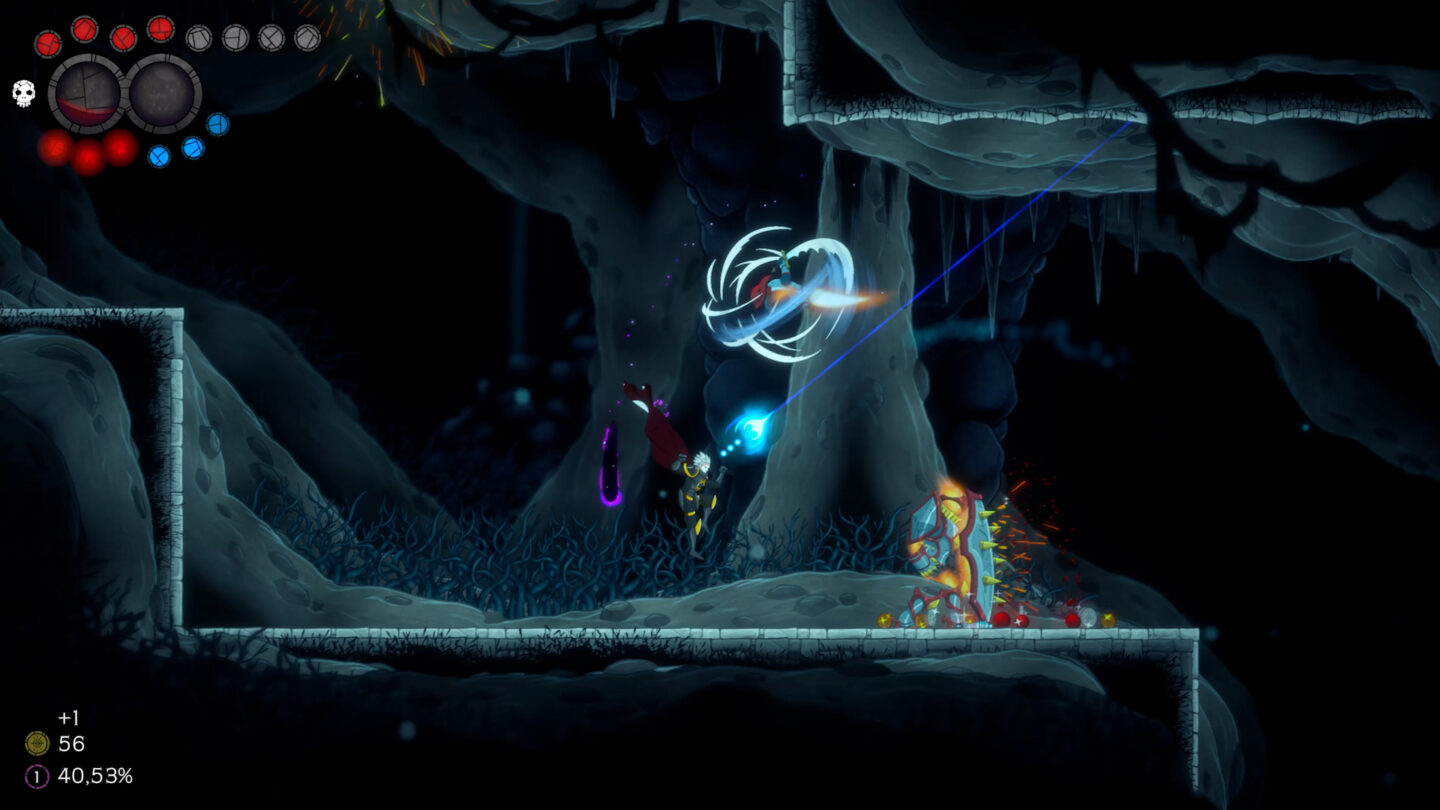Screen dimensions: 1440x810
Task: Click the white skull icon in the HUD
Action: [x=23, y=92]
